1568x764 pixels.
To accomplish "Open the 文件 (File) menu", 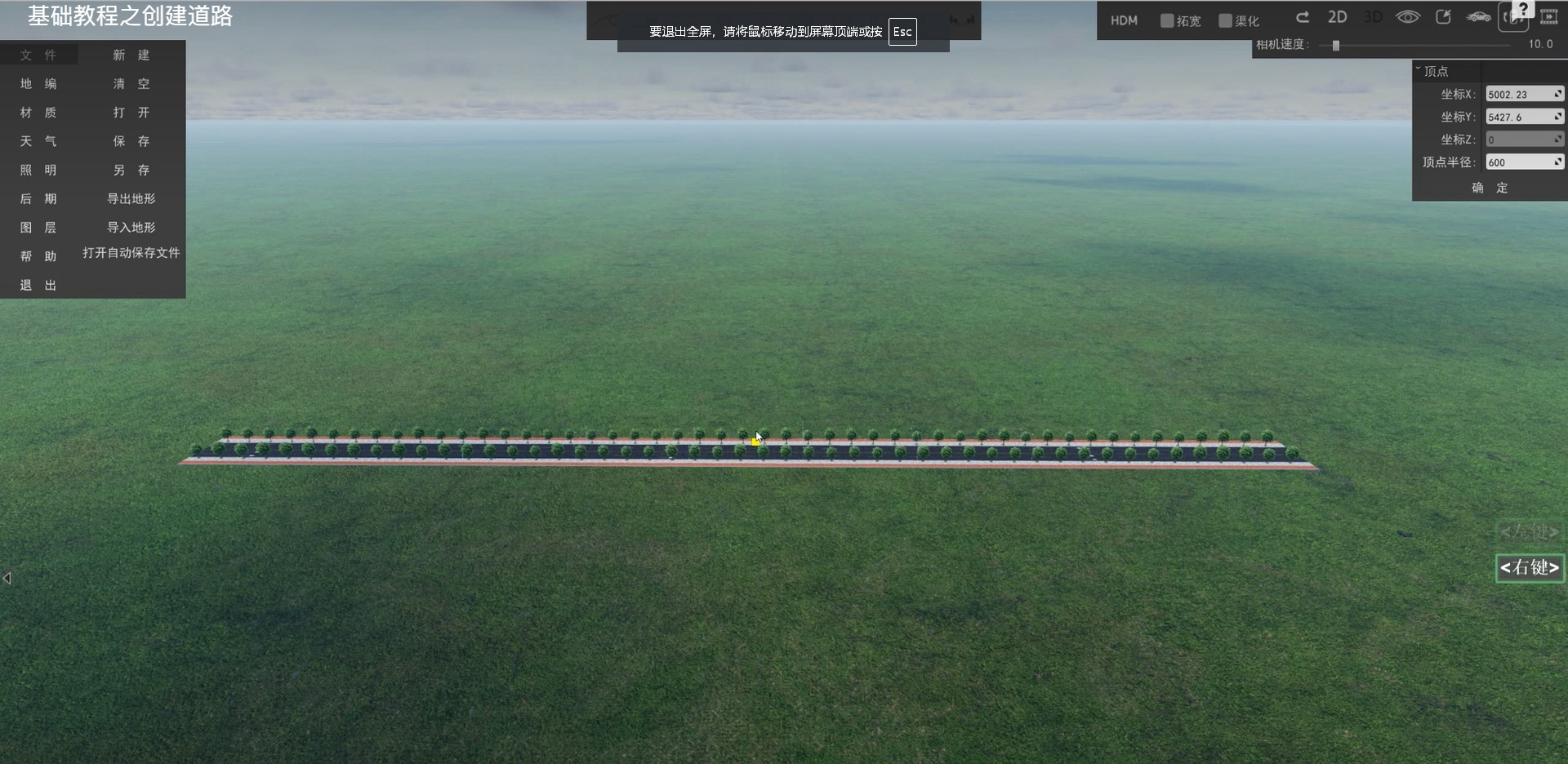I will click(x=38, y=55).
